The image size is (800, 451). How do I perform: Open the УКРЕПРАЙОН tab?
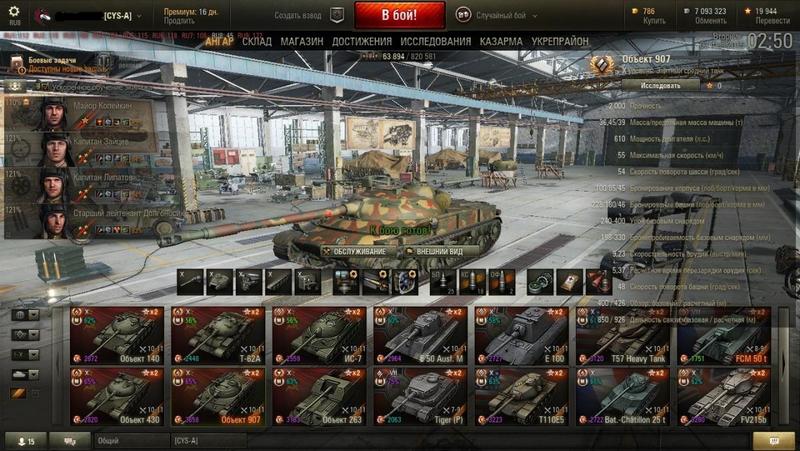tap(560, 41)
